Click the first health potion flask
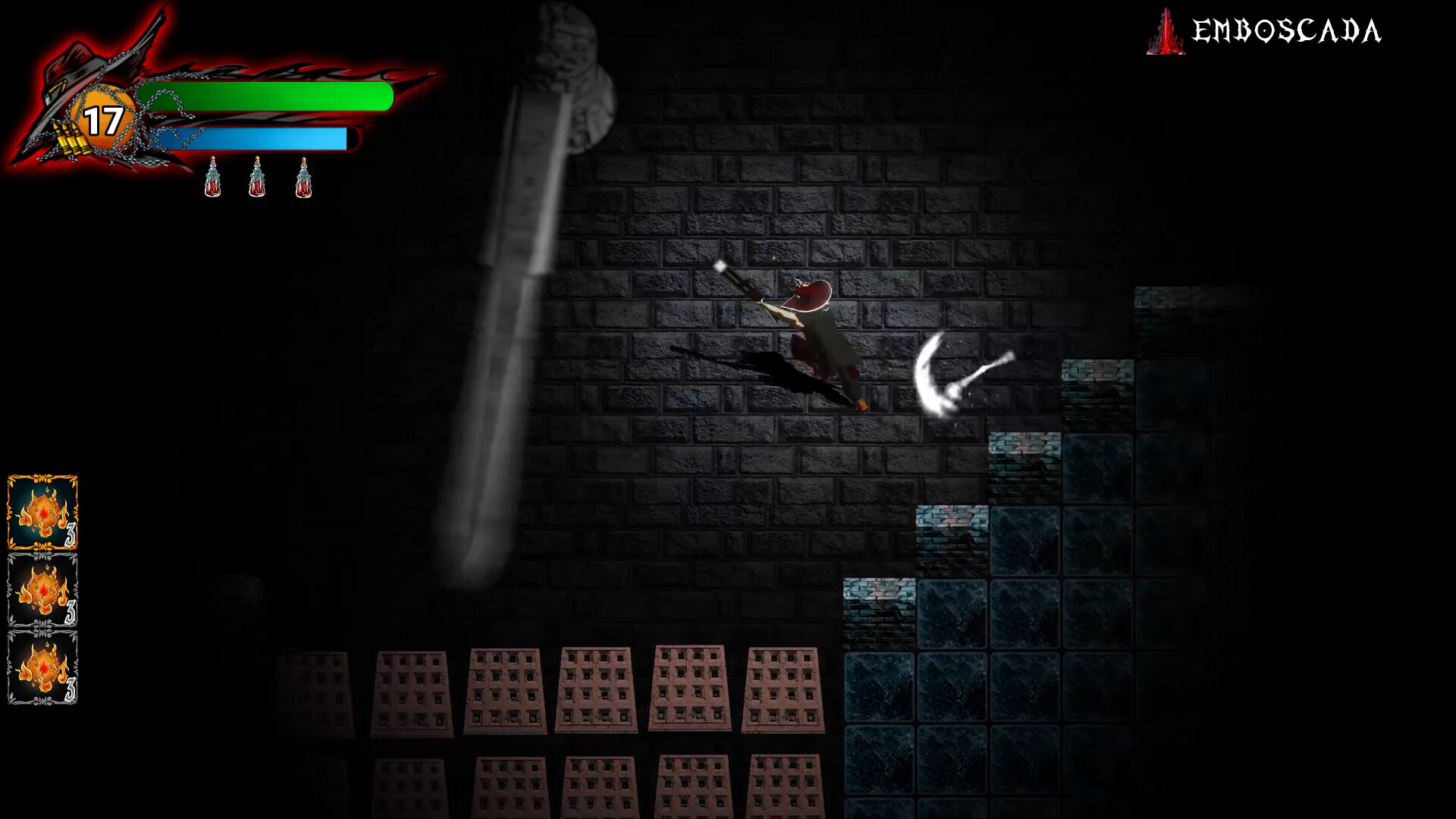The height and width of the screenshot is (819, 1456). pos(212,178)
